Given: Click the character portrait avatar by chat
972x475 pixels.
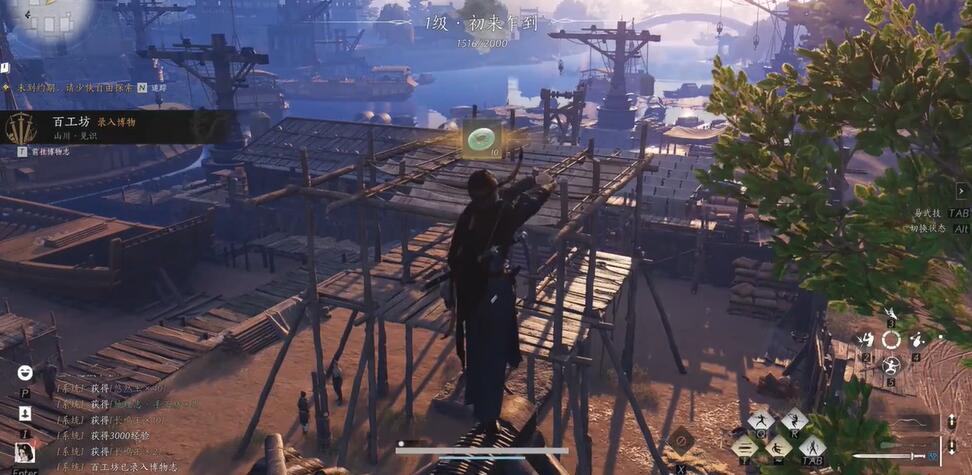Looking at the screenshot, I should click(25, 453).
